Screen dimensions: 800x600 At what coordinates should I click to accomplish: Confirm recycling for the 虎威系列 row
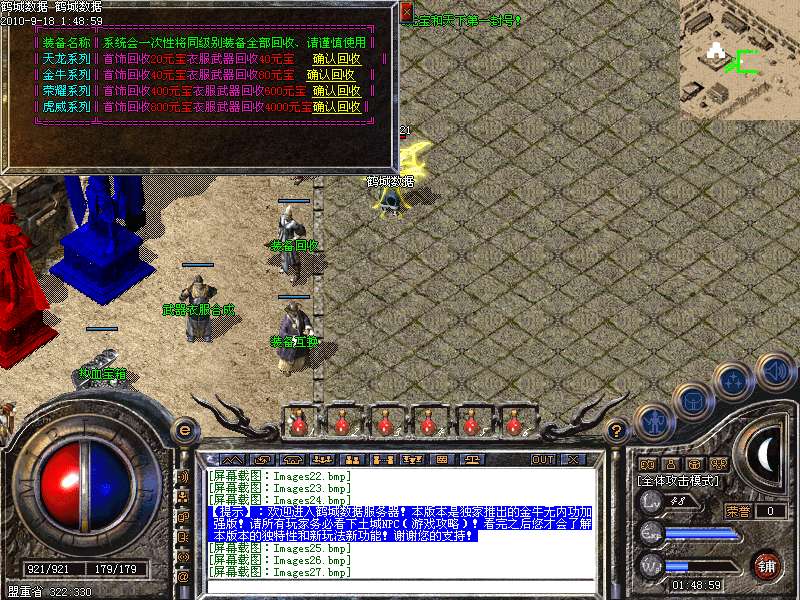tap(337, 107)
